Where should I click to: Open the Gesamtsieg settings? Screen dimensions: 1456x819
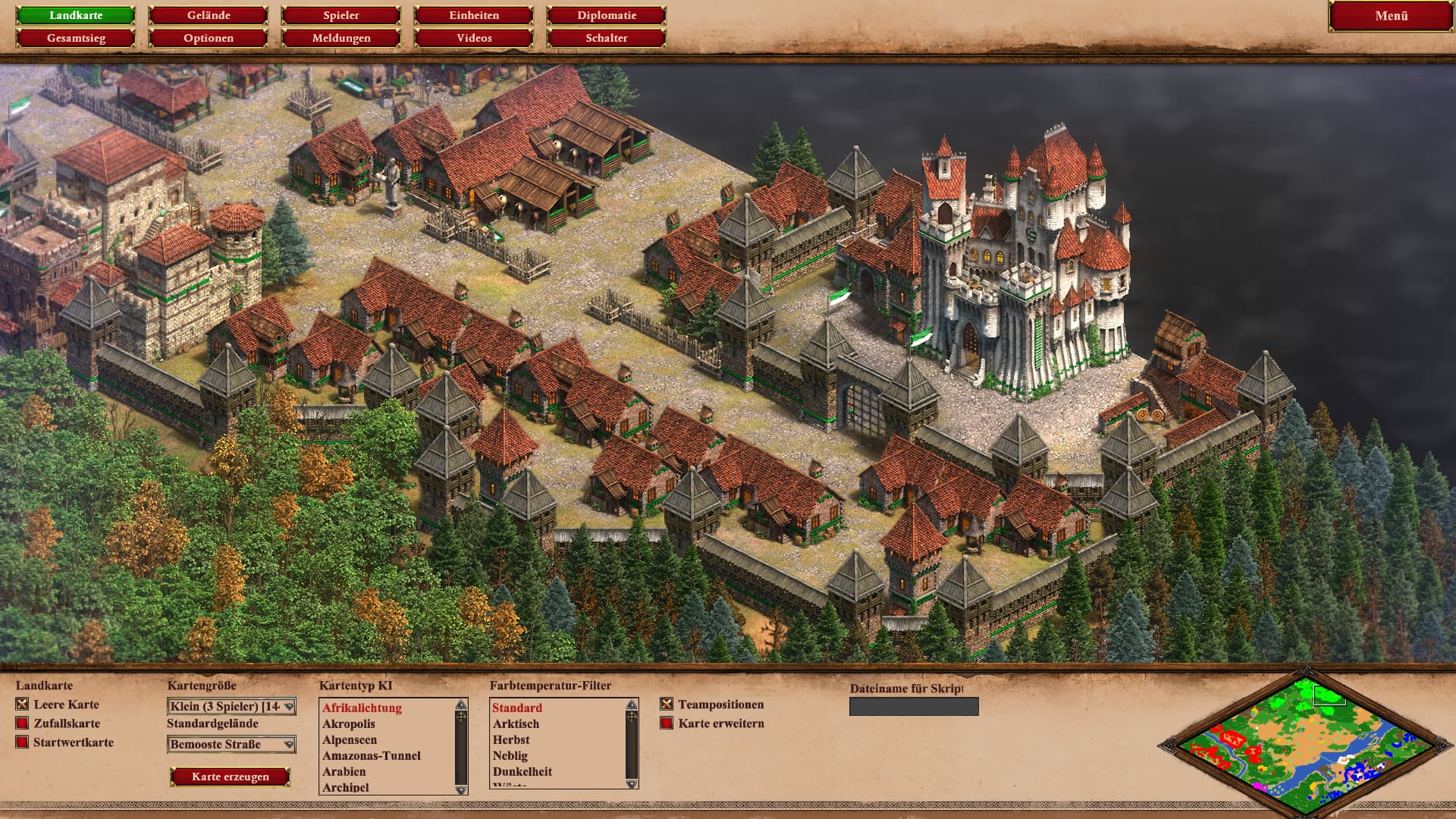coord(76,38)
